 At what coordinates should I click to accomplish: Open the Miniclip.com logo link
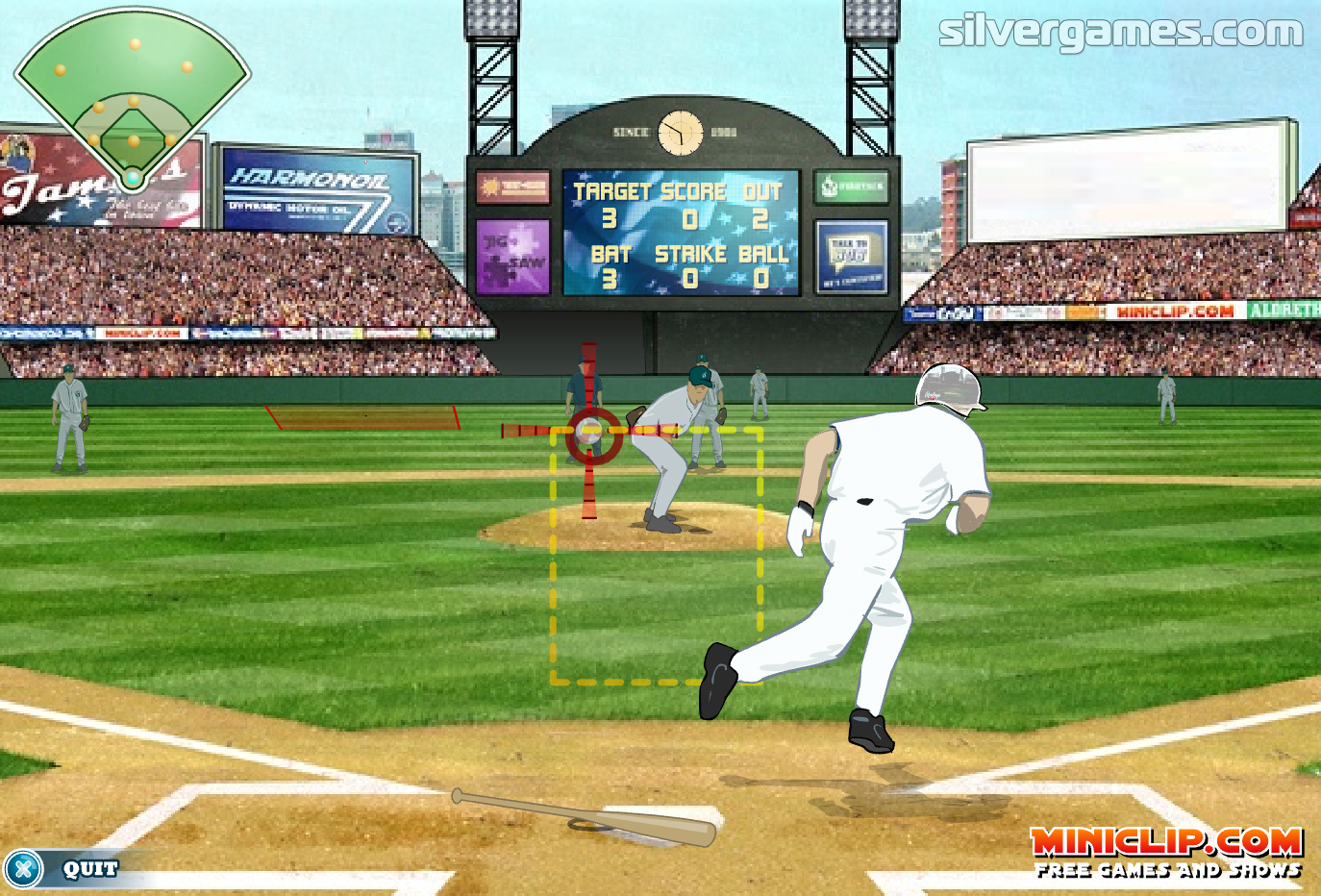click(x=1166, y=852)
